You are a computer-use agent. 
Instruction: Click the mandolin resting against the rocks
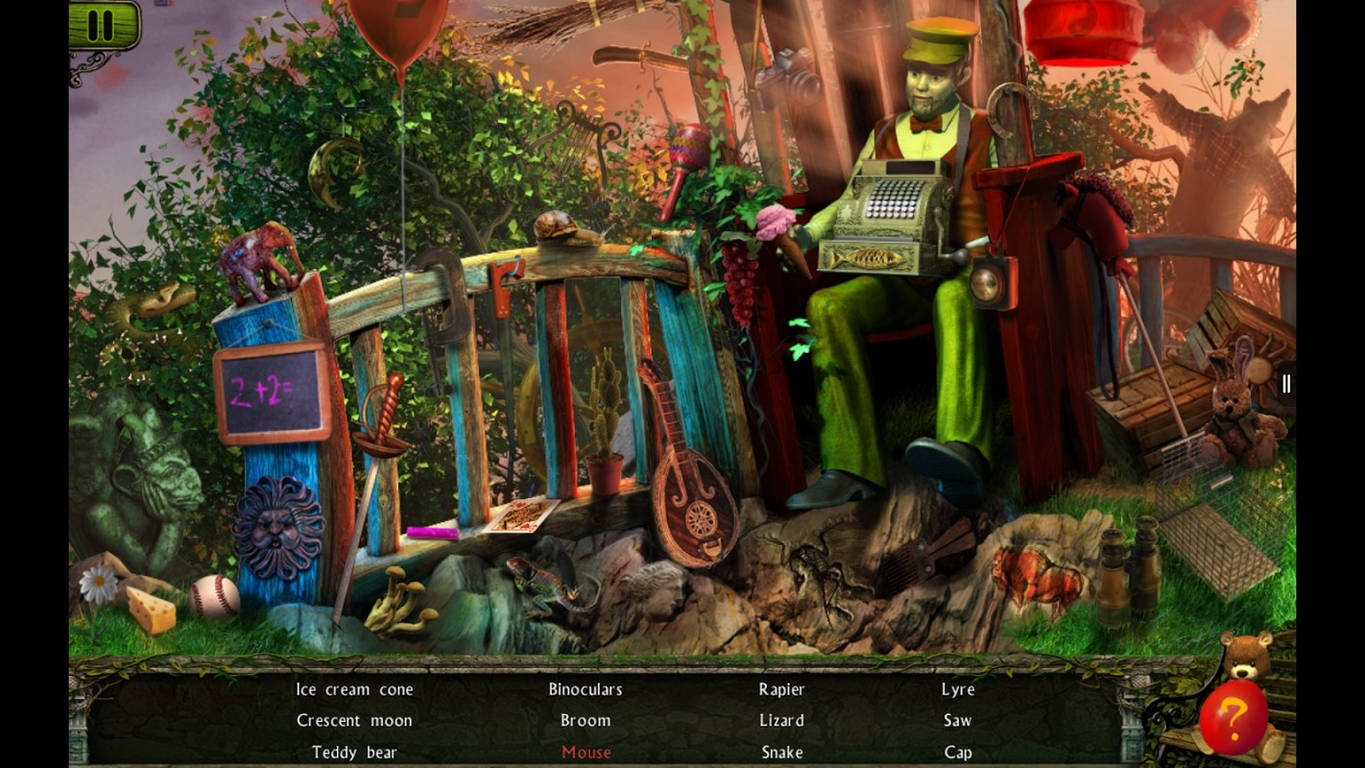click(x=695, y=500)
